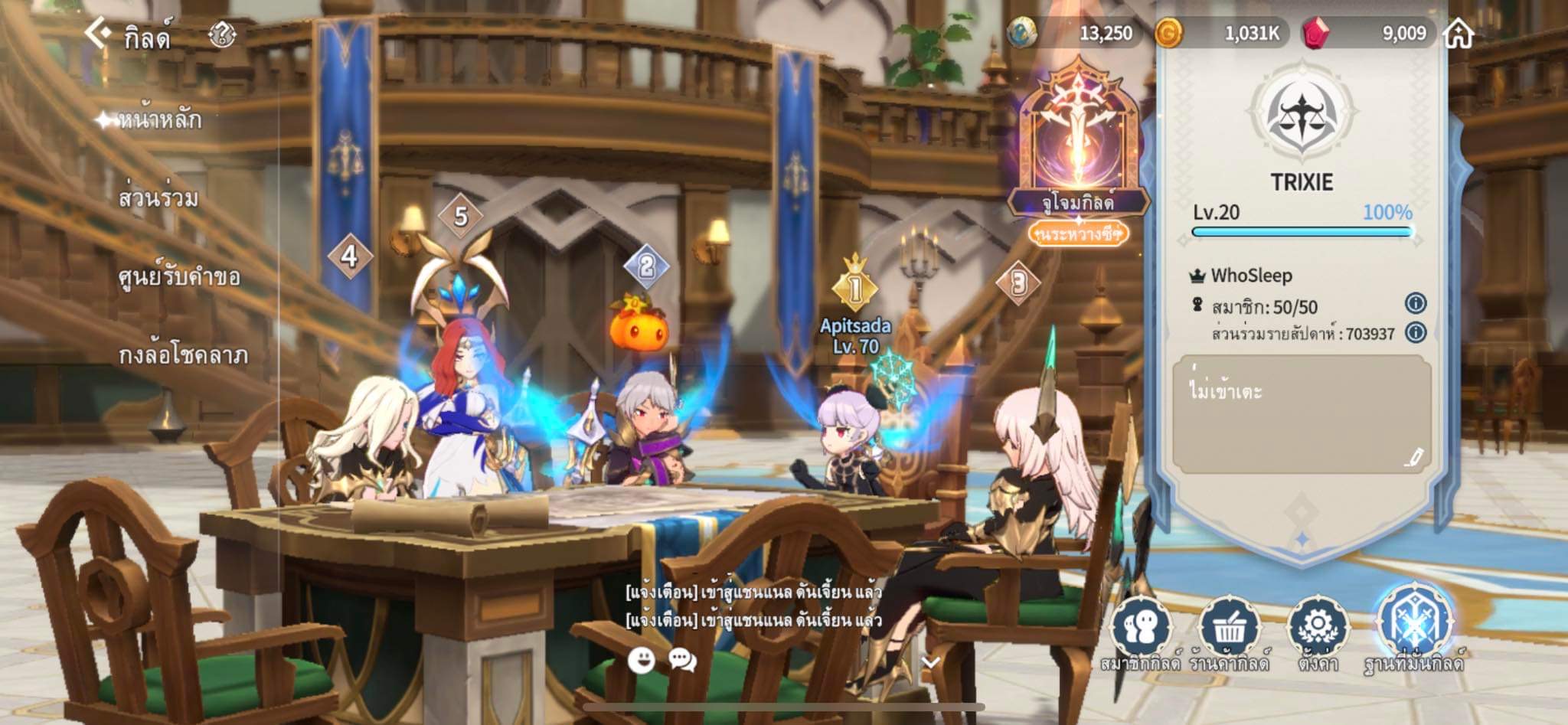The width and height of the screenshot is (1568, 725).
Task: Return home via the house icon
Action: pos(1458,34)
